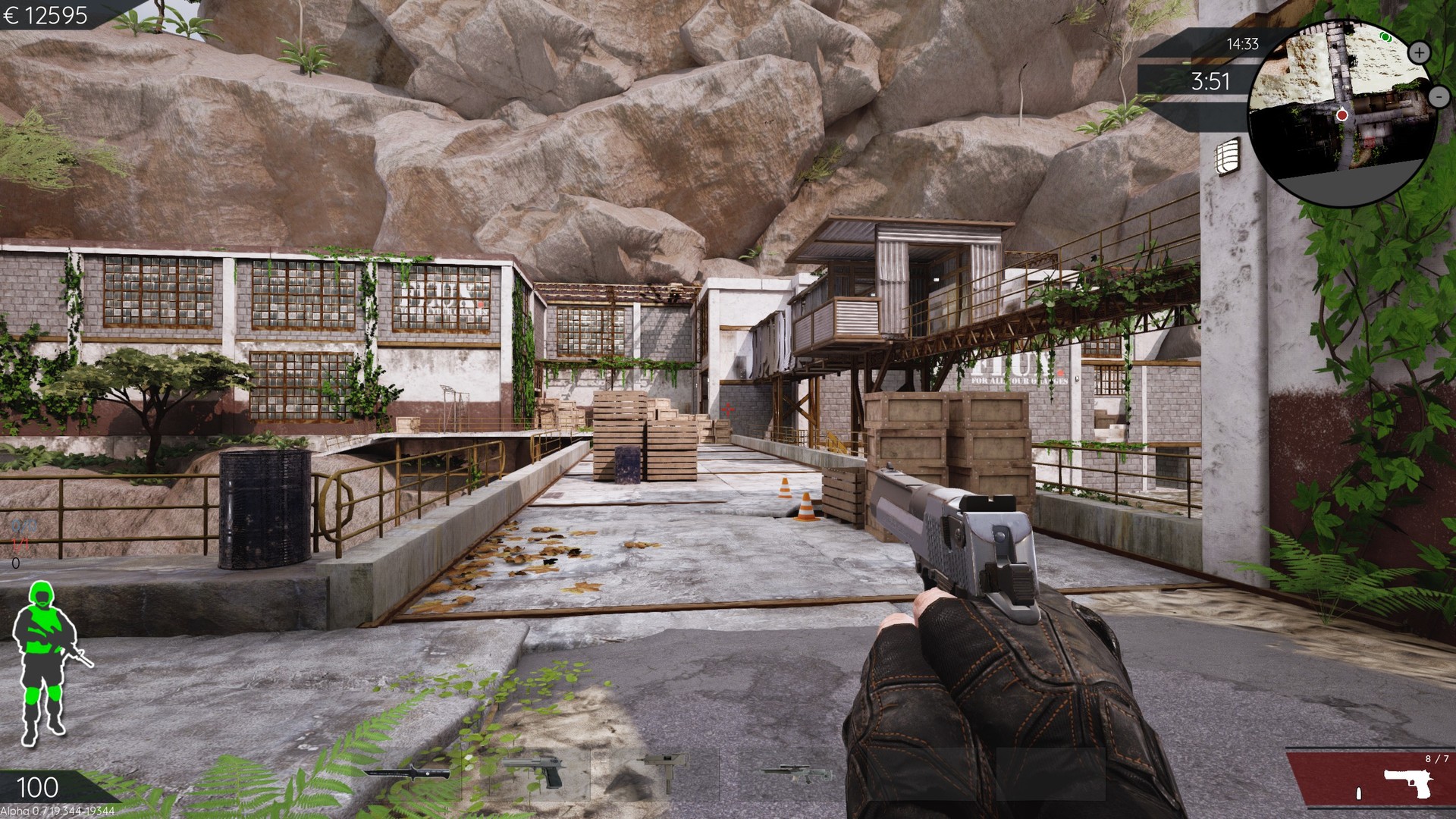Zoom out the minimap with the minus button
The width and height of the screenshot is (1456, 819).
(x=1439, y=96)
